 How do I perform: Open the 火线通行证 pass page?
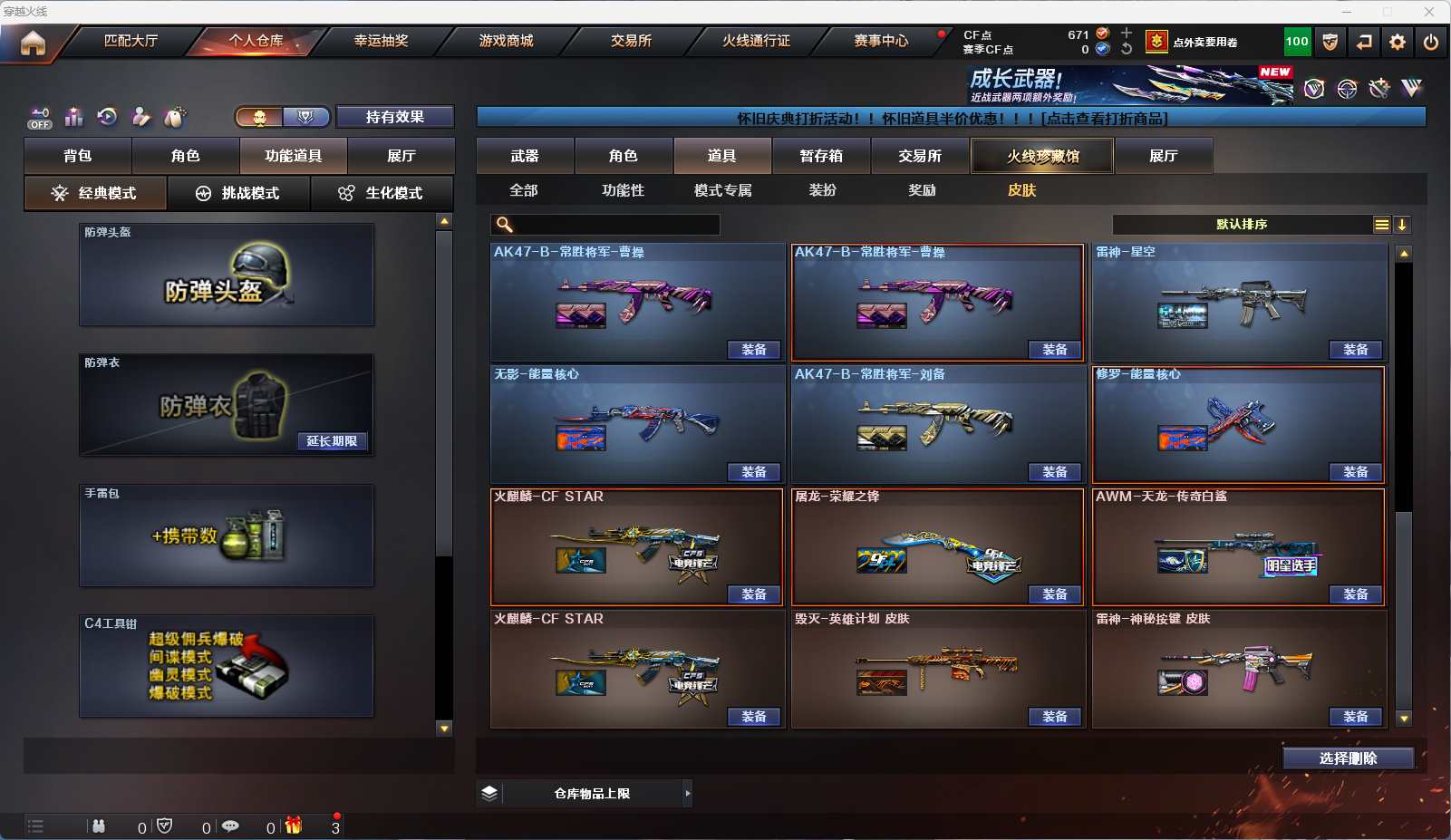click(x=756, y=41)
